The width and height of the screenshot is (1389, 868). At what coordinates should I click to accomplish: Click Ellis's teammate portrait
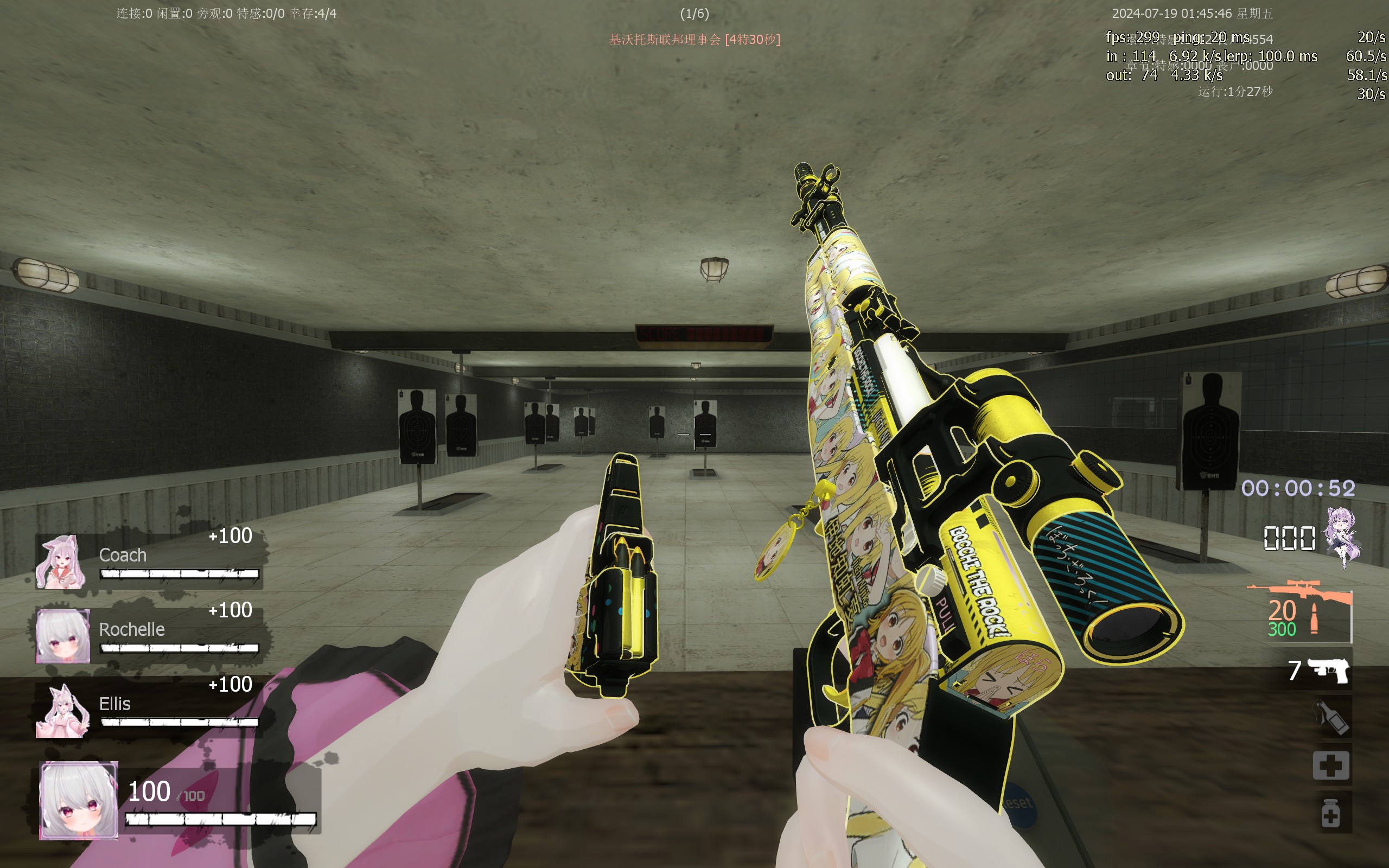coord(62,710)
